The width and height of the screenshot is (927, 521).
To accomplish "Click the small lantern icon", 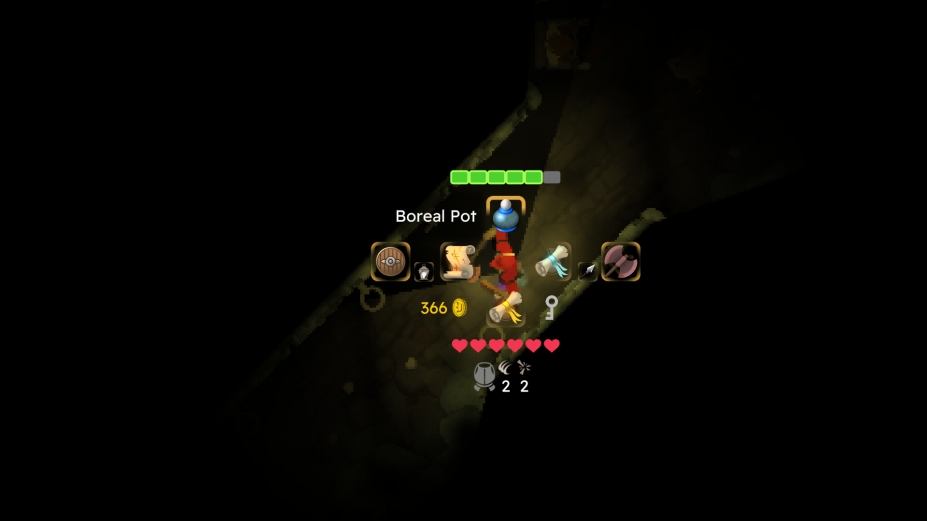I will (x=424, y=272).
